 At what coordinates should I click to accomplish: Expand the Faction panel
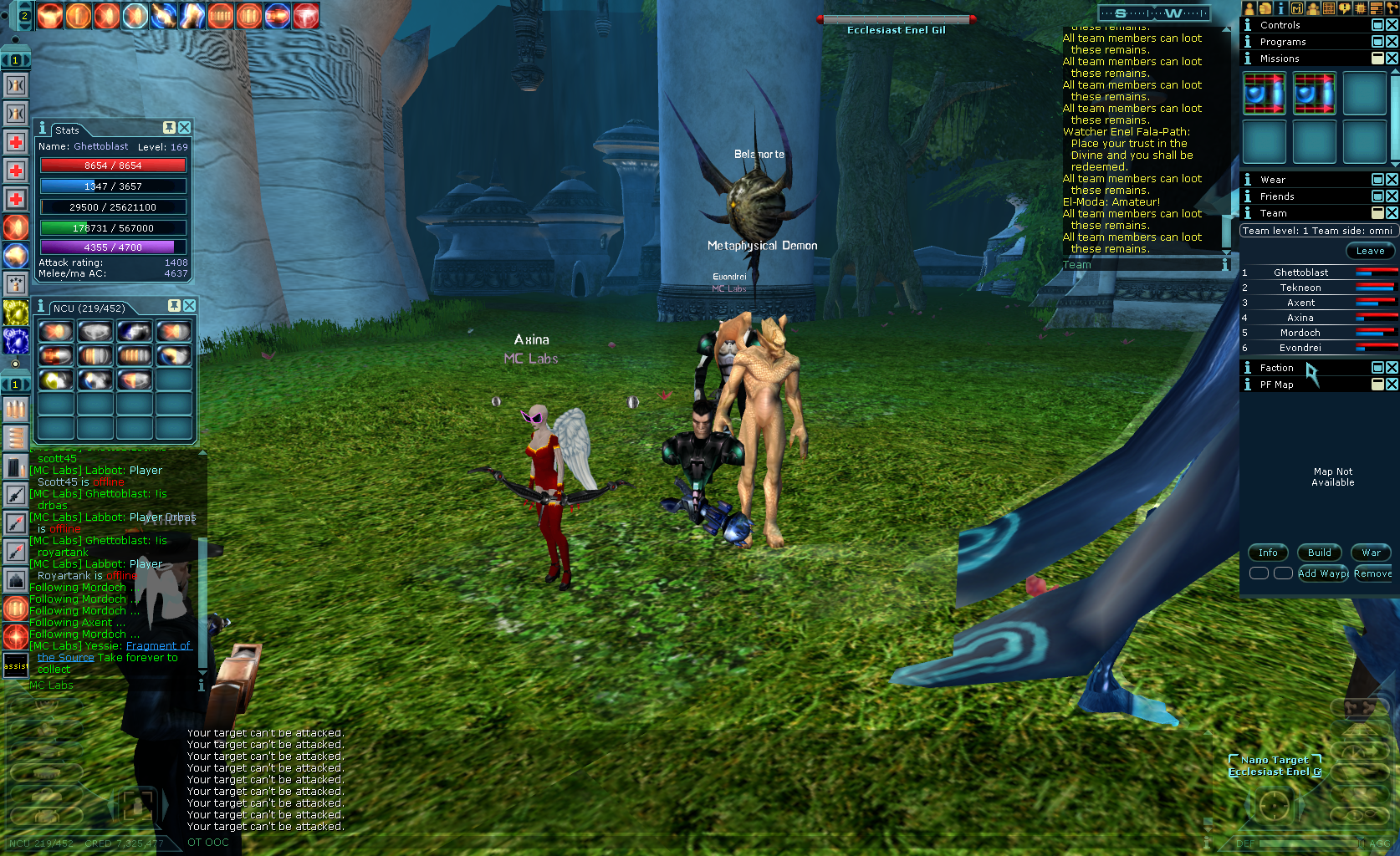(x=1377, y=368)
